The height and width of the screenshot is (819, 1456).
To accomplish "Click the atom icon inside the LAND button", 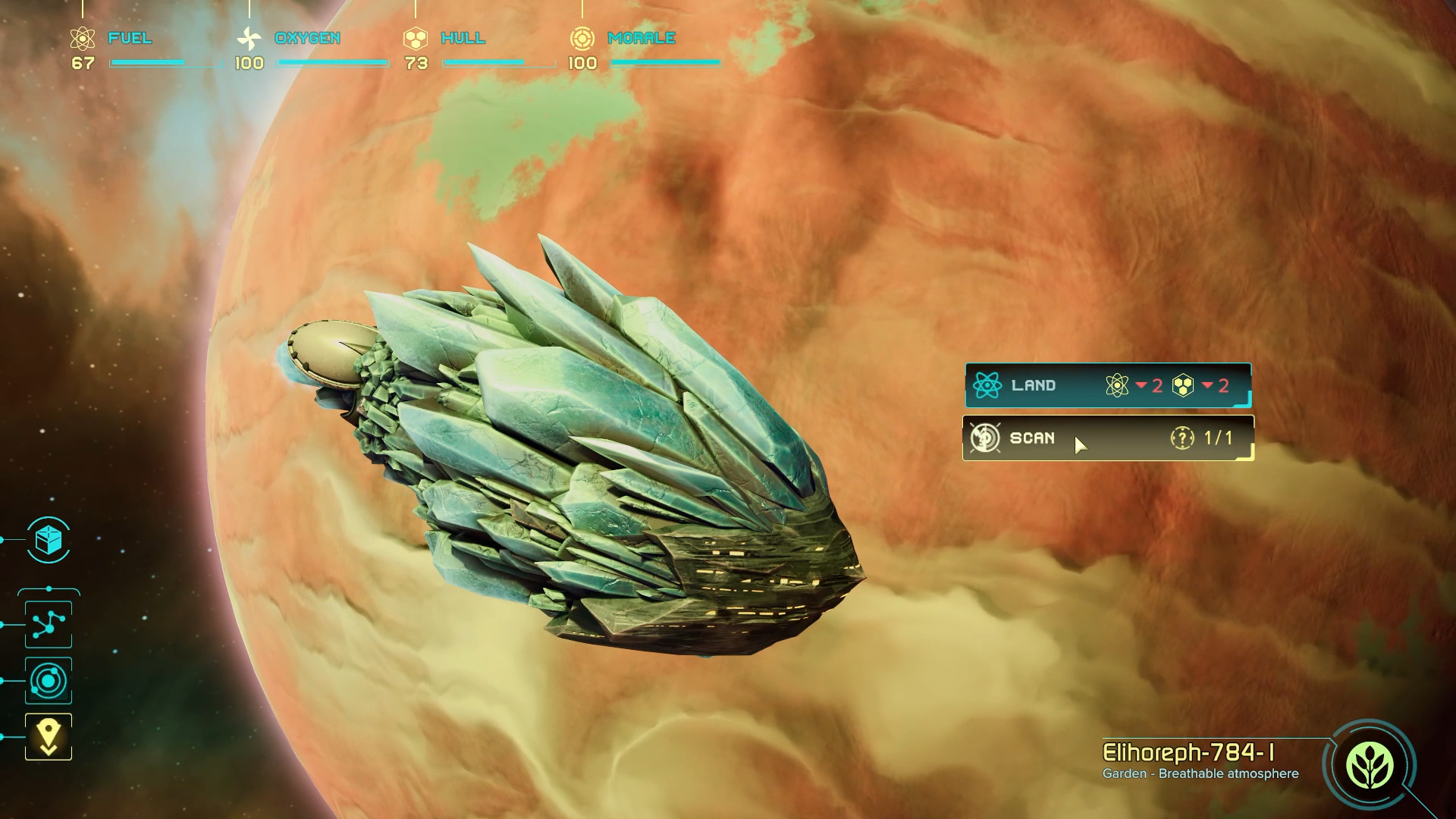I will [x=987, y=385].
